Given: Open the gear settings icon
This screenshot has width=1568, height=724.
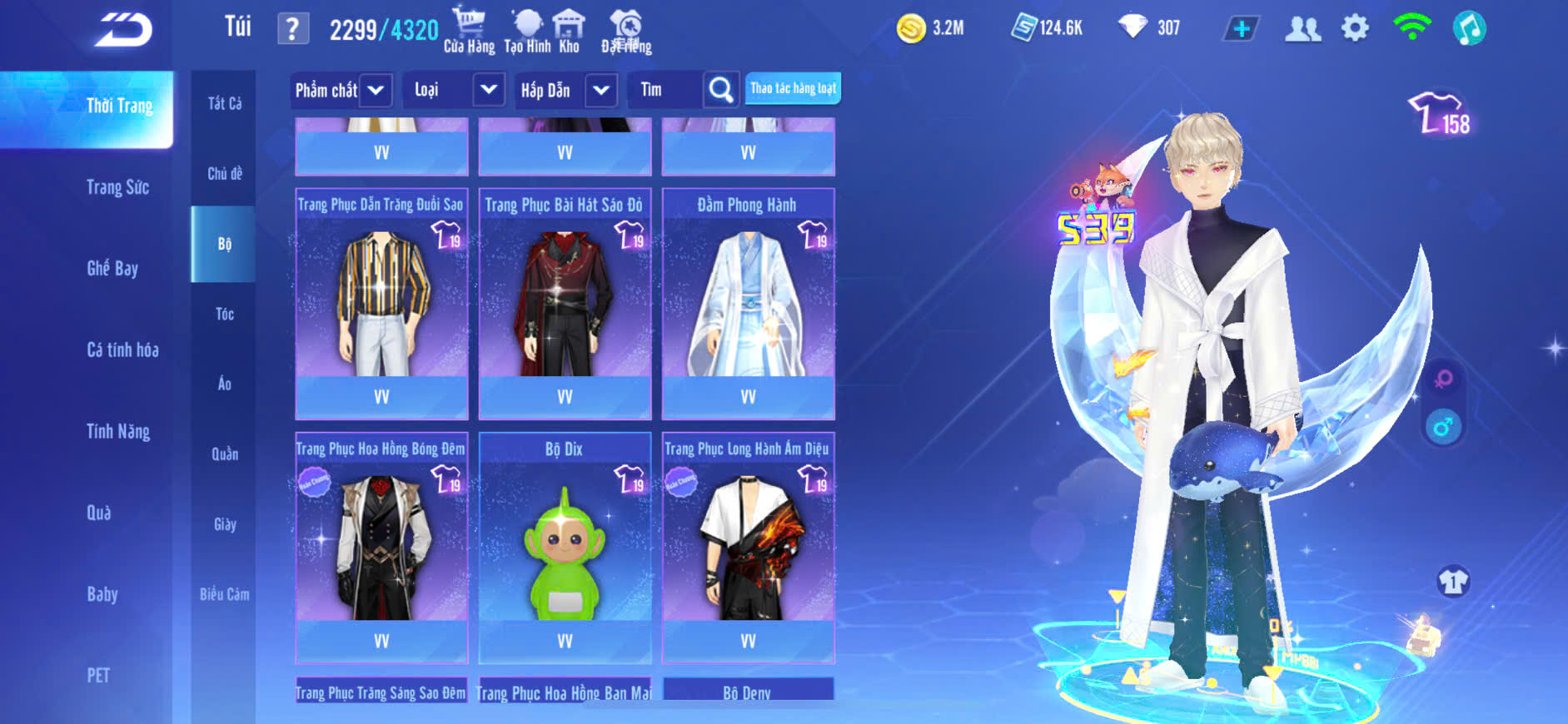Looking at the screenshot, I should tap(1355, 28).
